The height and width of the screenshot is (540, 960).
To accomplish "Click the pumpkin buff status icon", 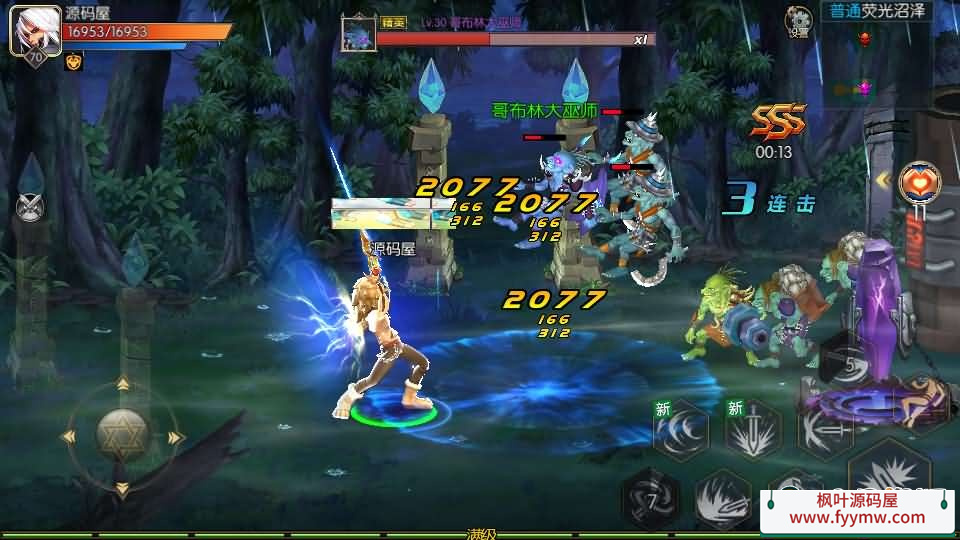I will tap(74, 62).
